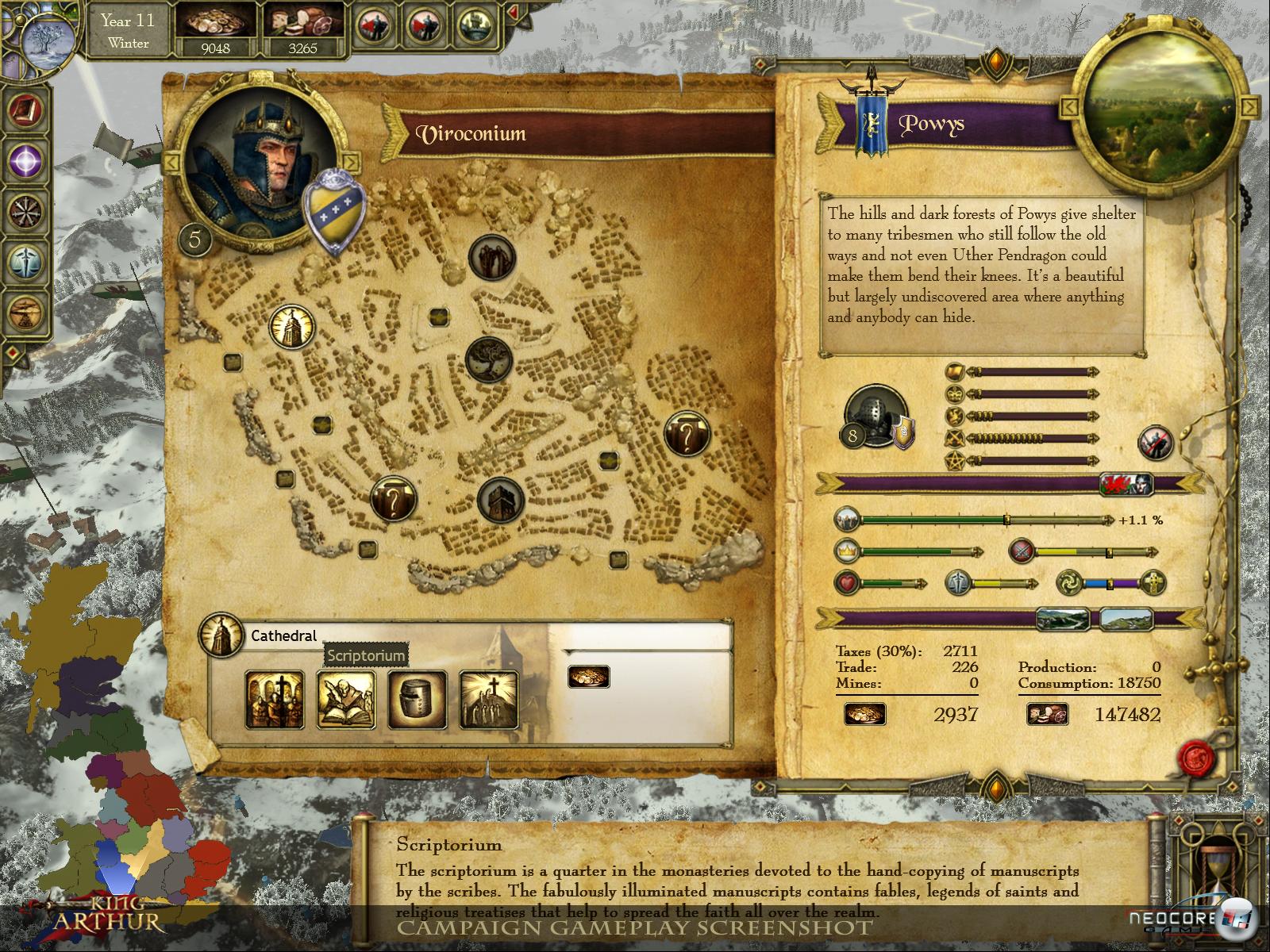Open the red book icon in sidebar
This screenshot has width=1270, height=952.
coord(25,110)
